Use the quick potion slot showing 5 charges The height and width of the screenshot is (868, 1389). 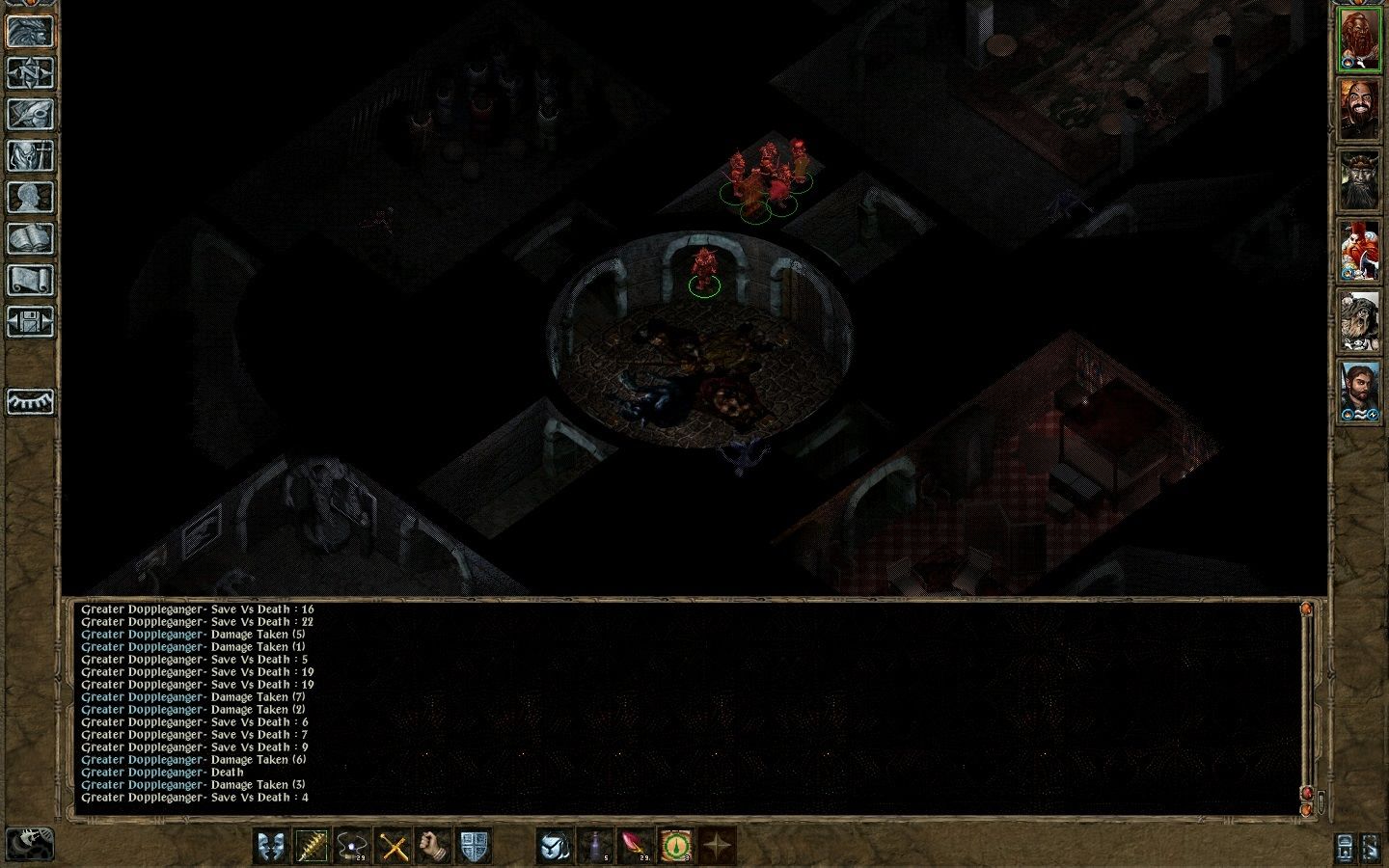595,847
